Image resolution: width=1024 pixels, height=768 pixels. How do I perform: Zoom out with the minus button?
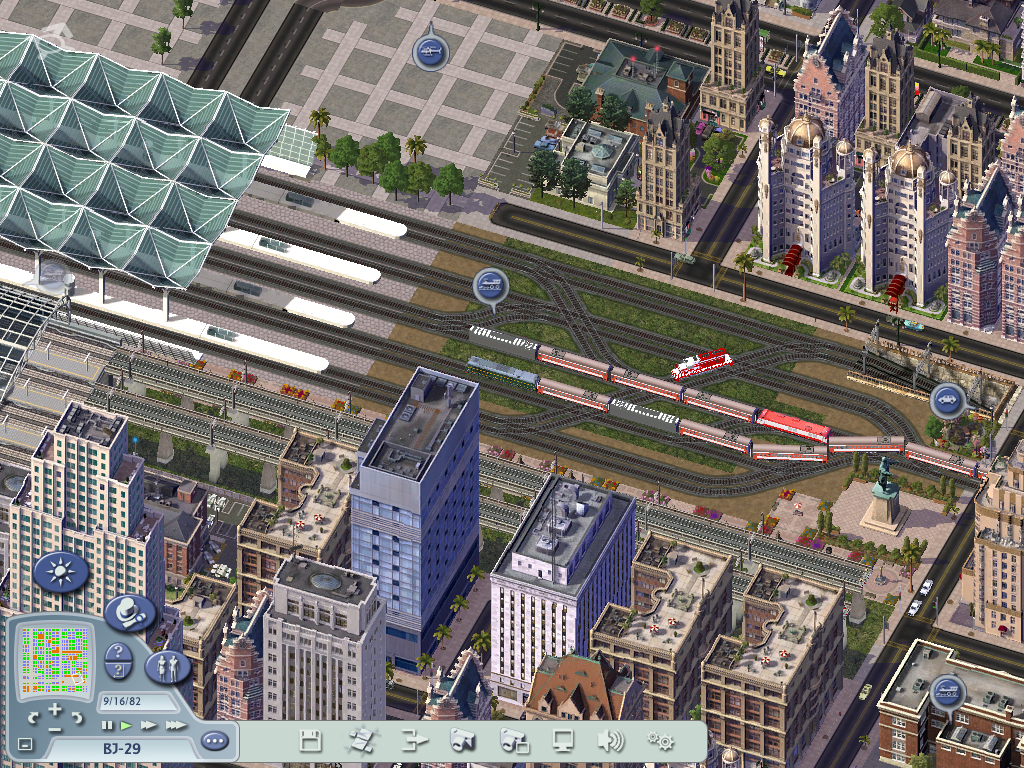click(55, 730)
